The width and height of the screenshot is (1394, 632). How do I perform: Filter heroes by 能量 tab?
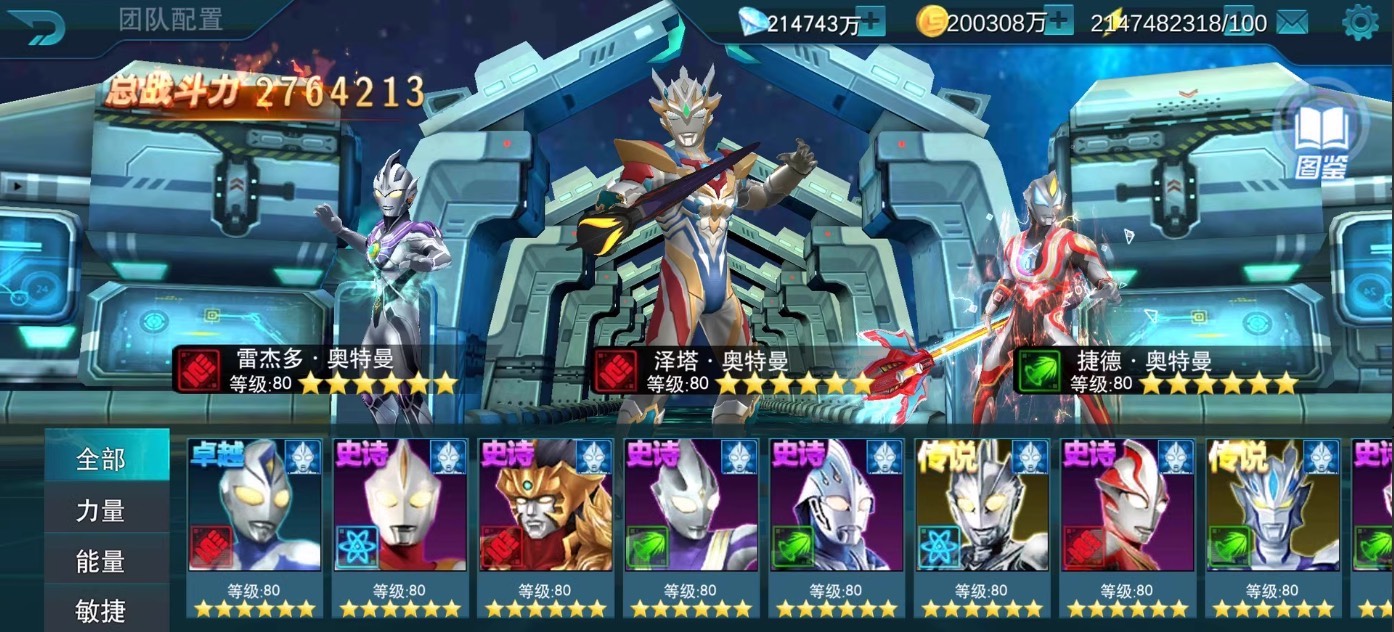point(102,562)
